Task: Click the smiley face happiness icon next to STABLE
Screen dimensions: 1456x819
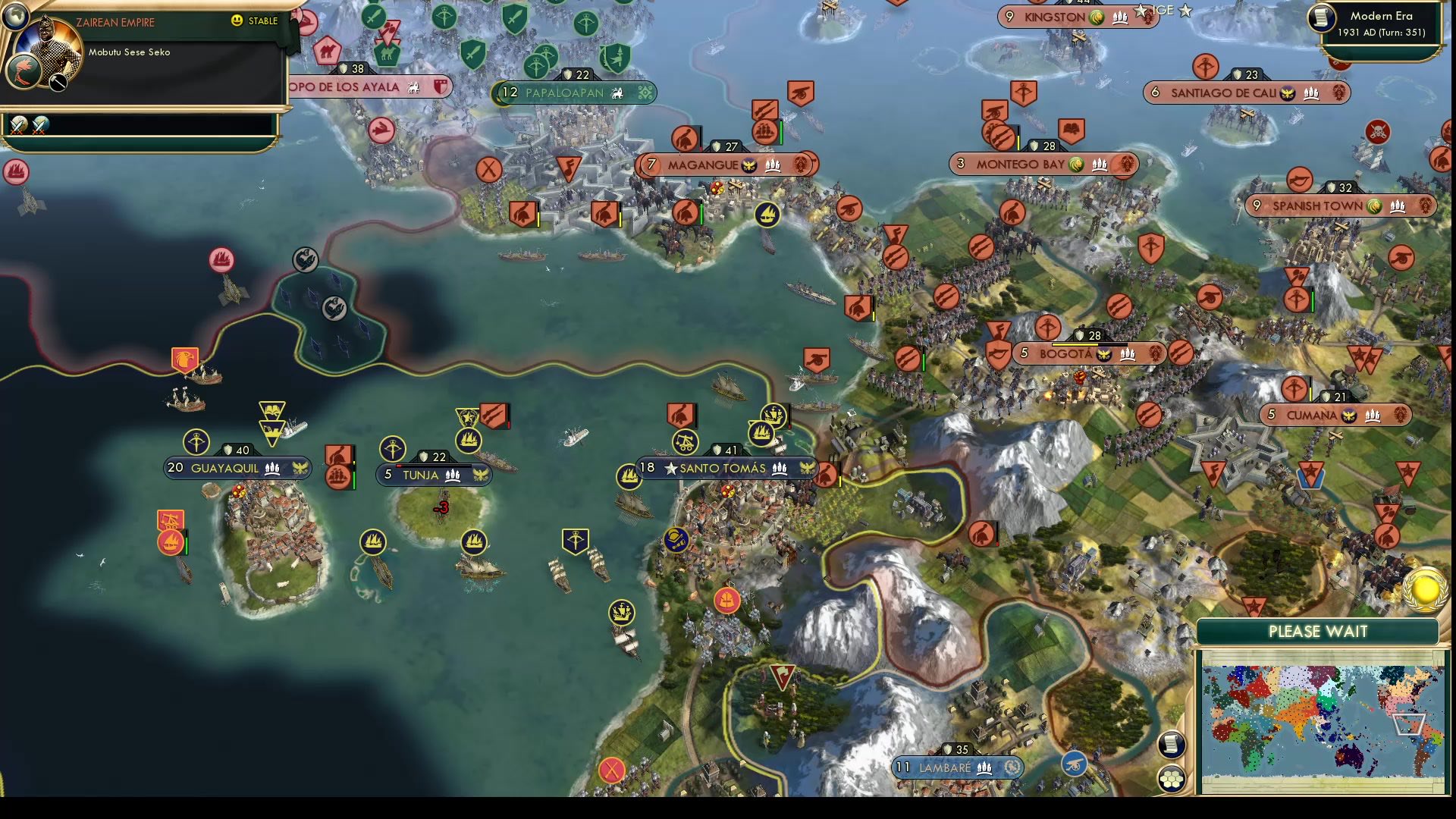Action: point(236,20)
